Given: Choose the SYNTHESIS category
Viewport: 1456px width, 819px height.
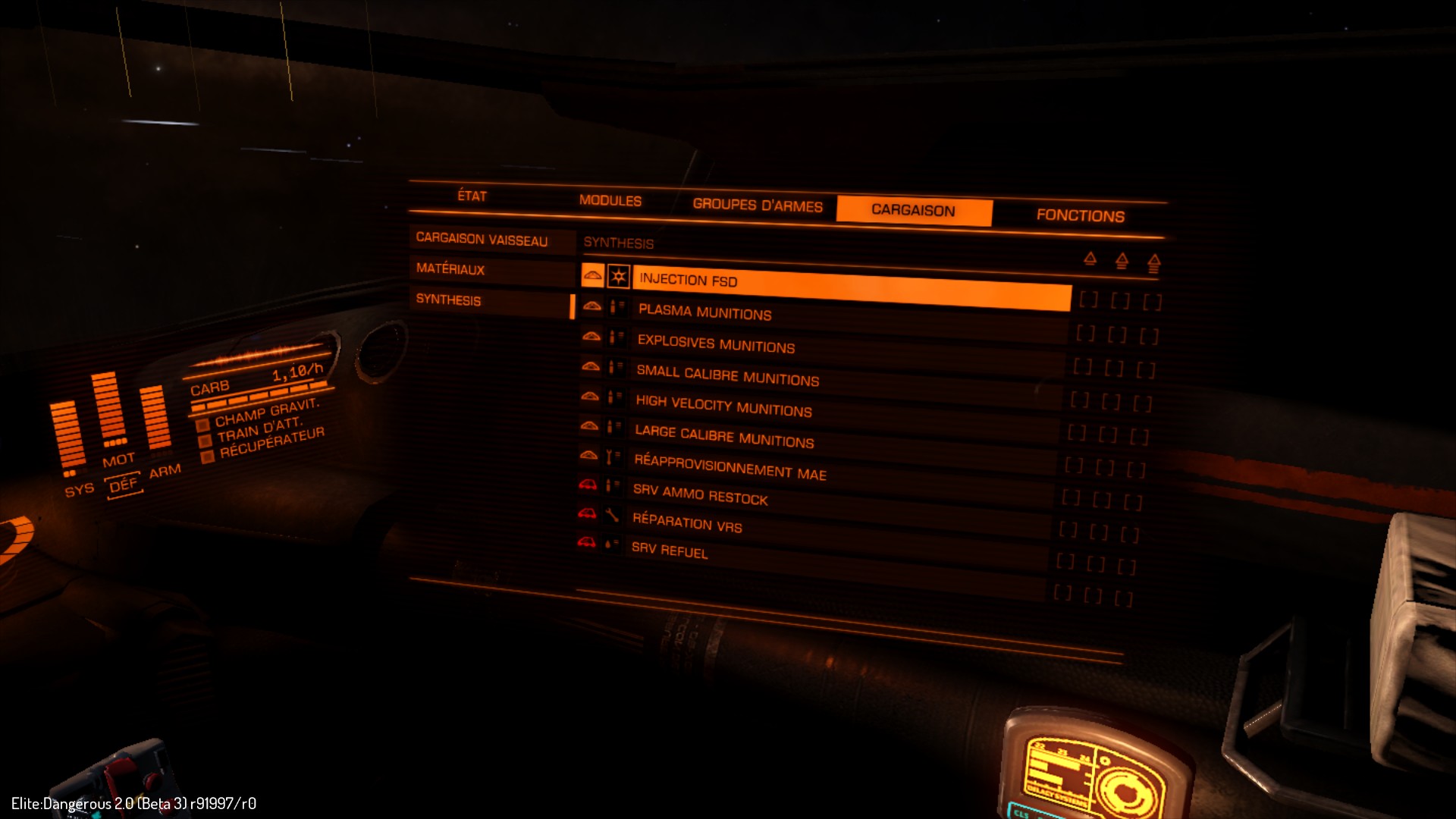Looking at the screenshot, I should [x=449, y=300].
